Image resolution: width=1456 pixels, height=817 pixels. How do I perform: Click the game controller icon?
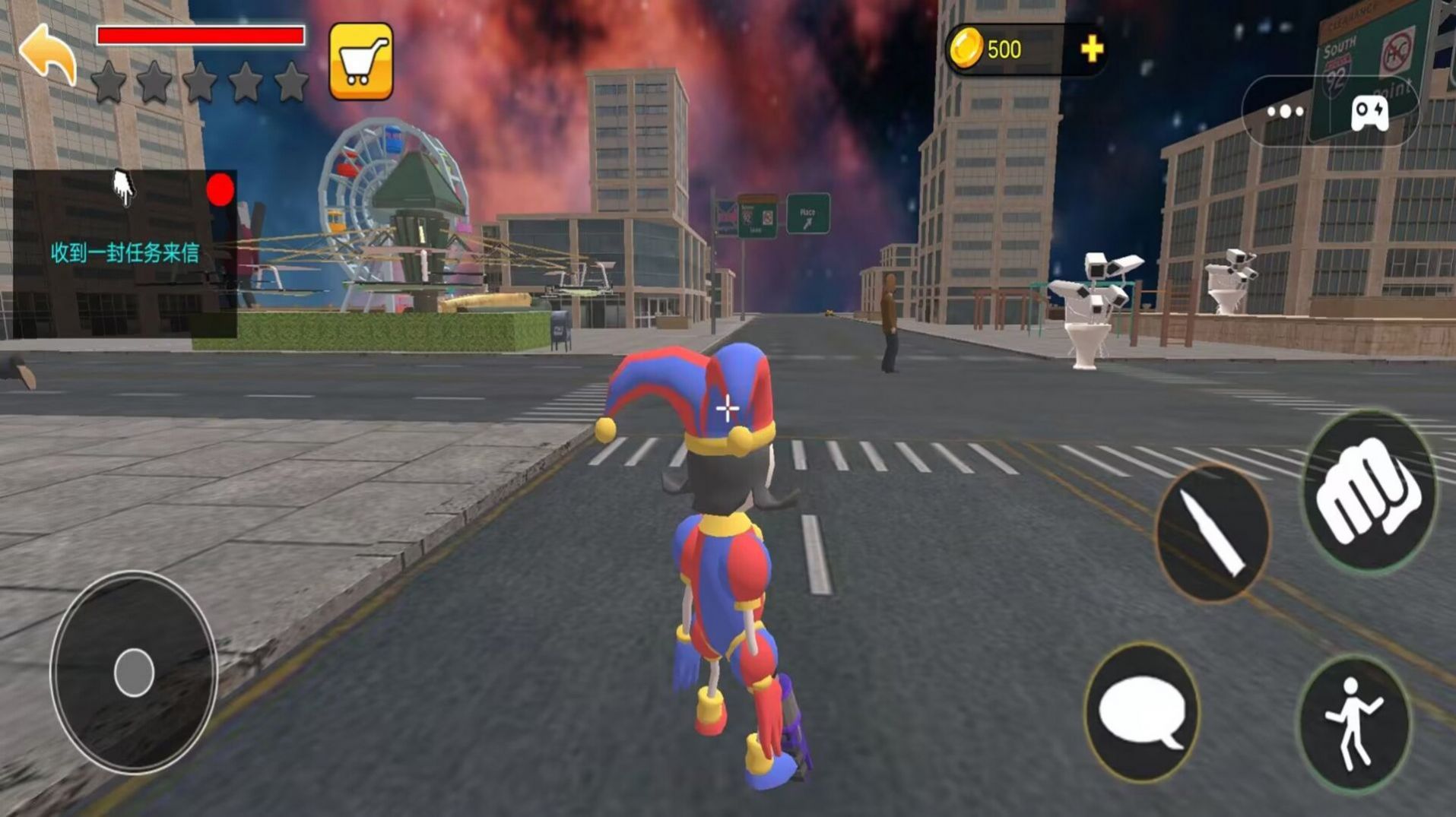[x=1369, y=113]
